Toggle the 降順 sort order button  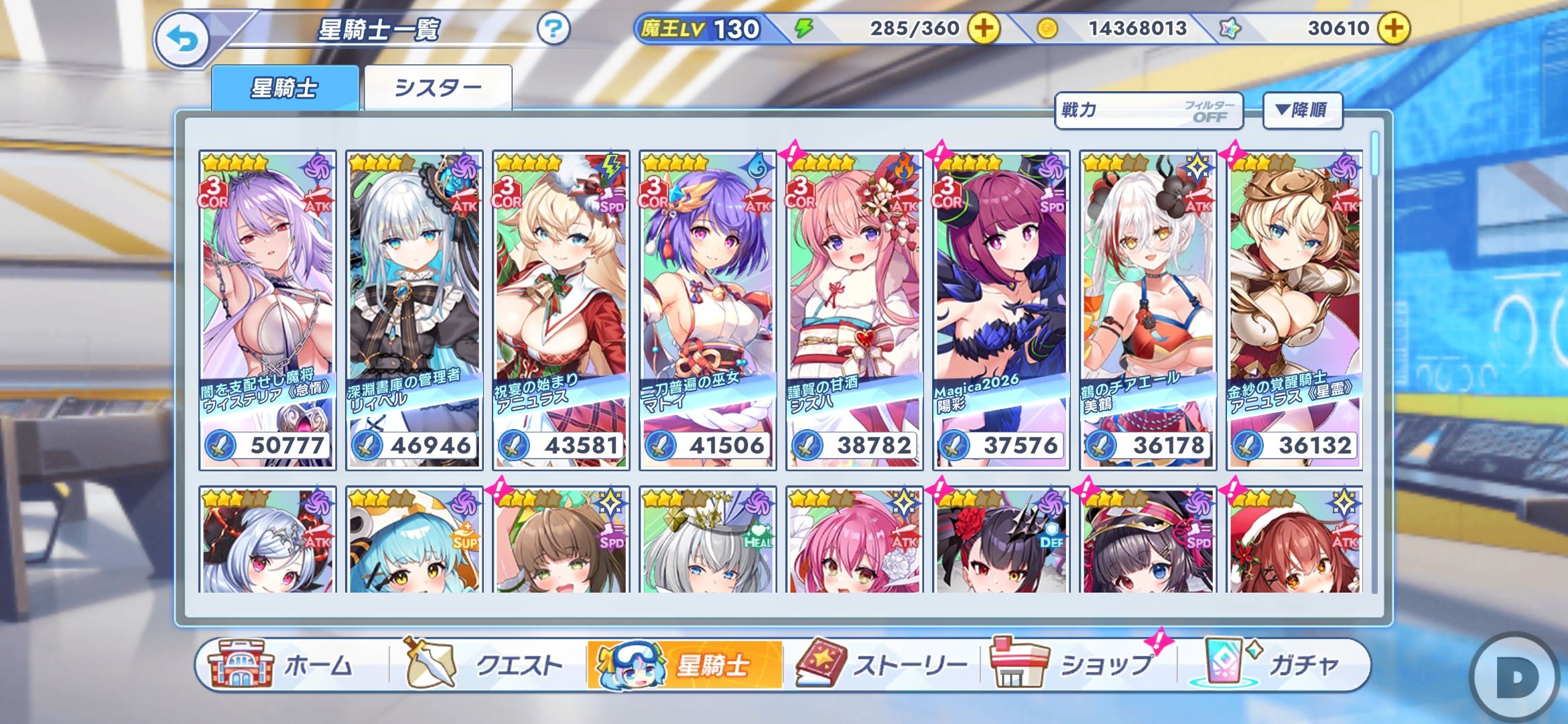point(1302,111)
